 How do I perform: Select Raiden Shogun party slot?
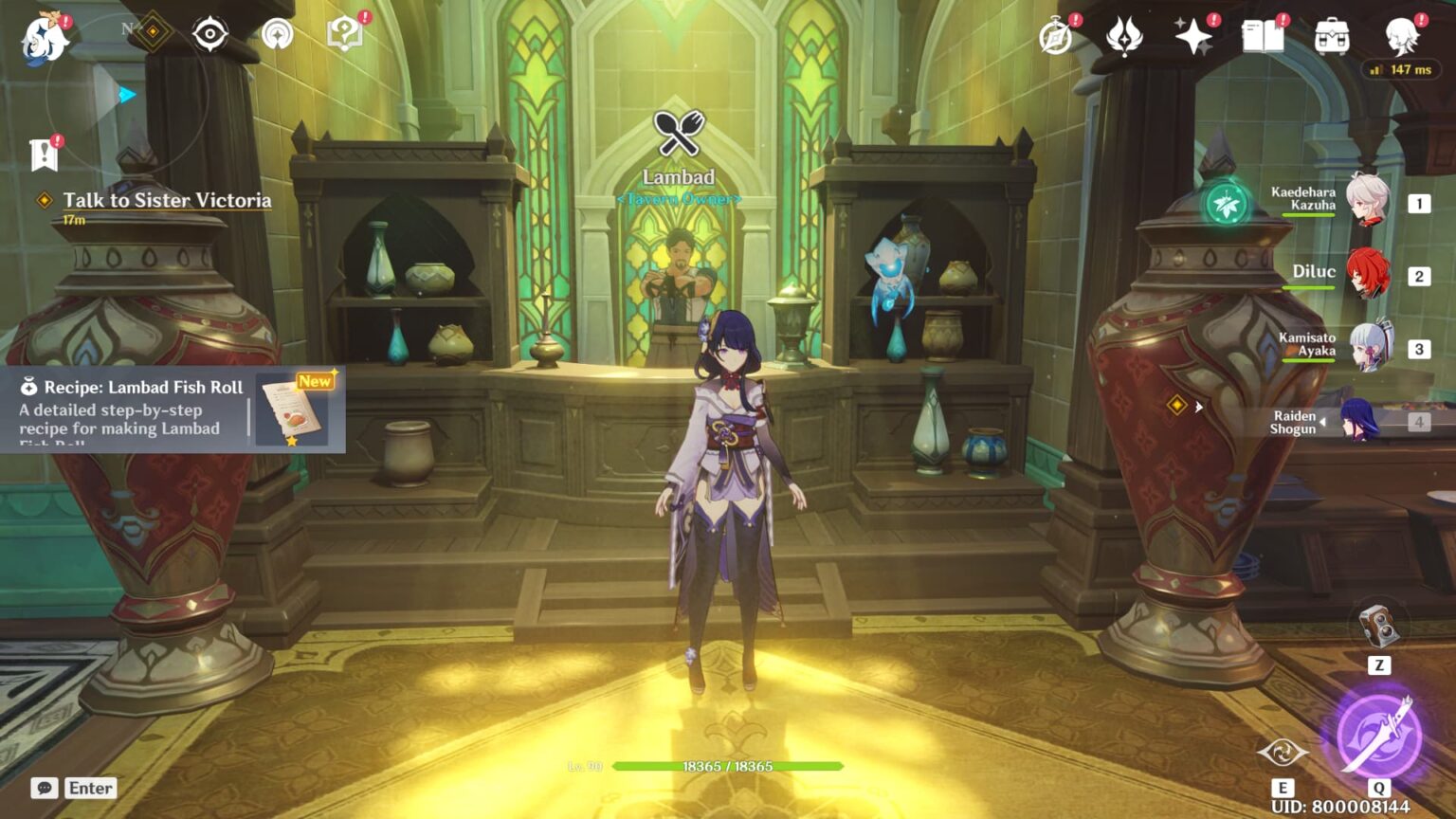click(x=1361, y=421)
